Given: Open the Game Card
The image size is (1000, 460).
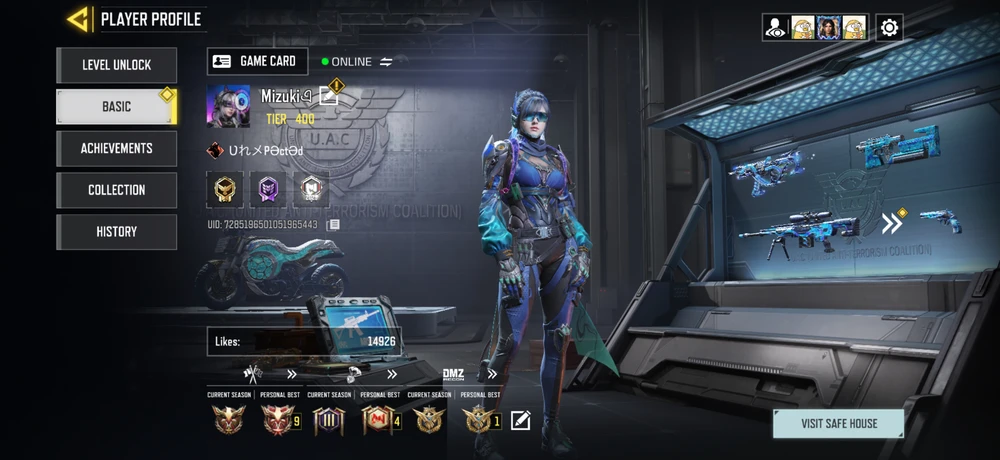Looking at the screenshot, I should click(257, 61).
